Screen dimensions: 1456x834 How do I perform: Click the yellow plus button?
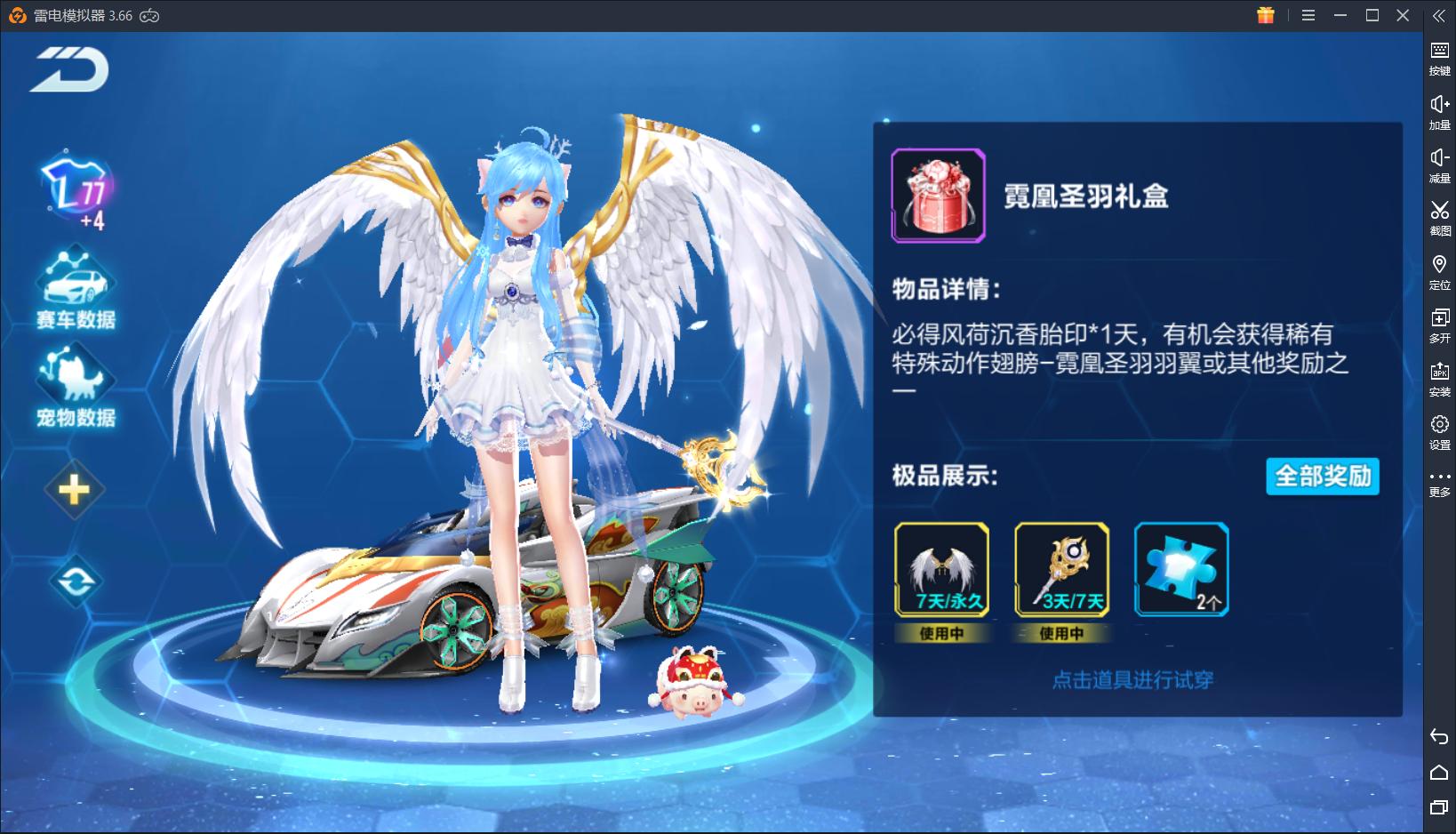point(75,490)
